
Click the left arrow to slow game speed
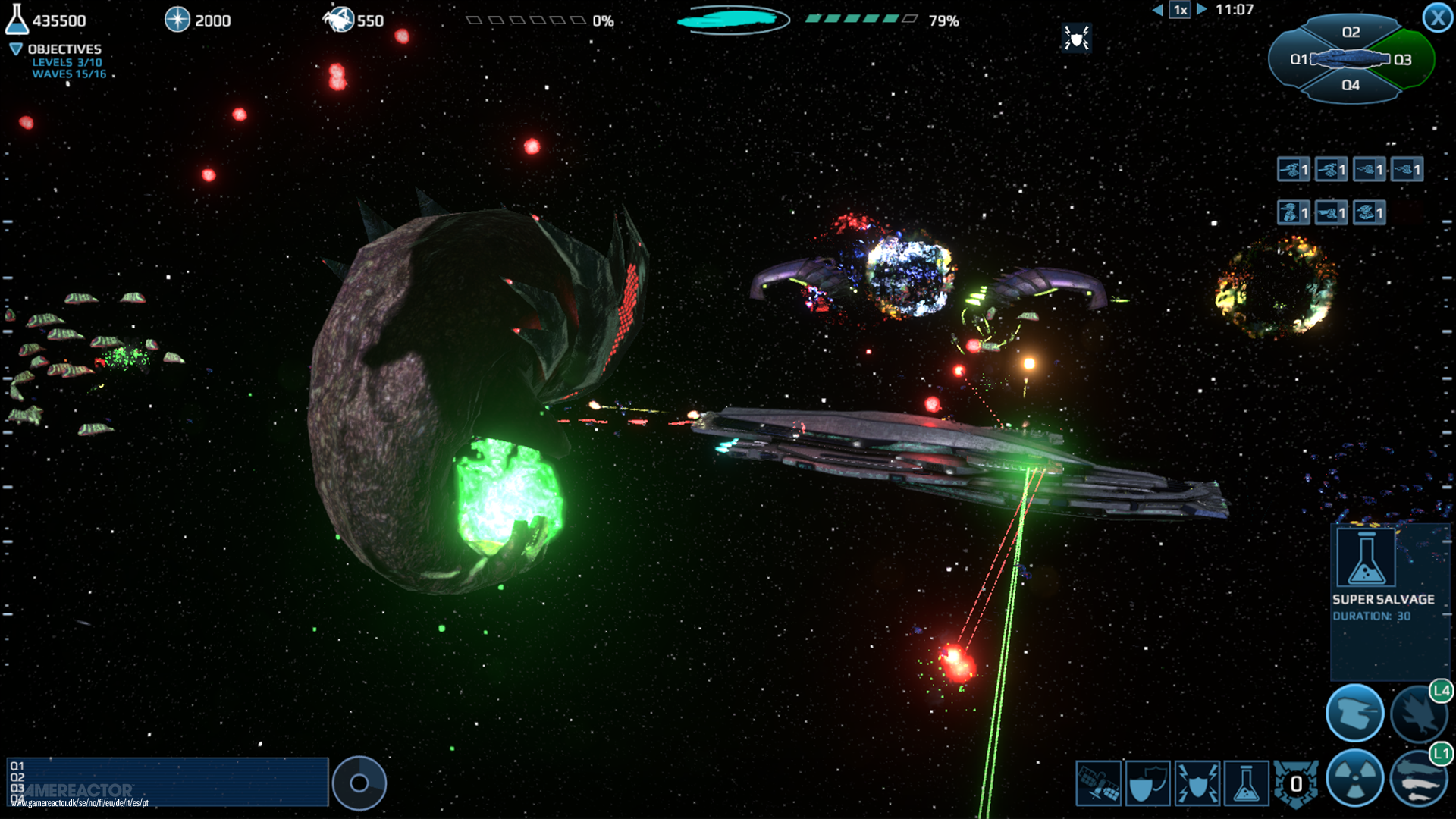(x=1156, y=10)
